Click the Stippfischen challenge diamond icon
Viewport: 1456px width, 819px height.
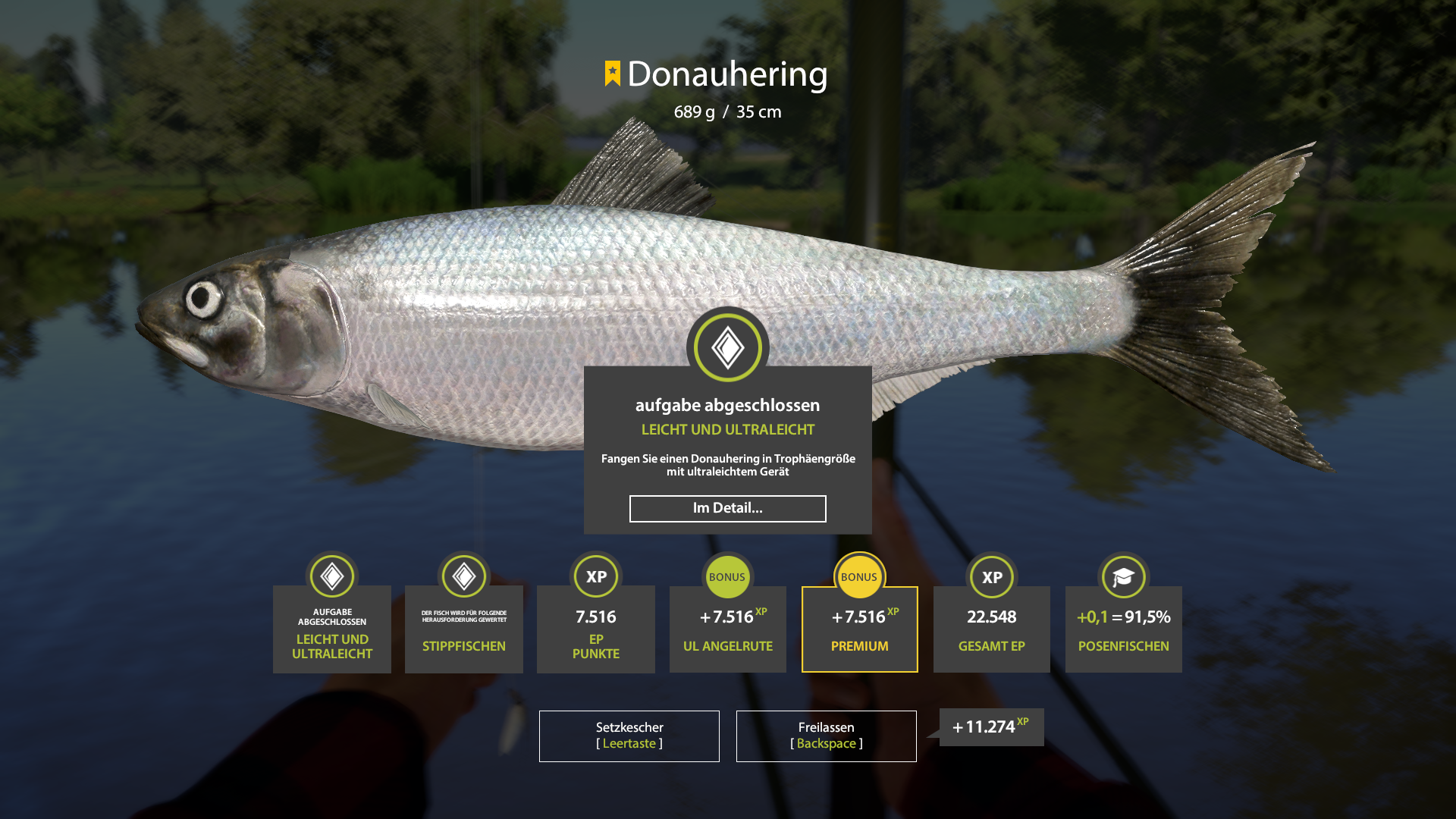[463, 576]
